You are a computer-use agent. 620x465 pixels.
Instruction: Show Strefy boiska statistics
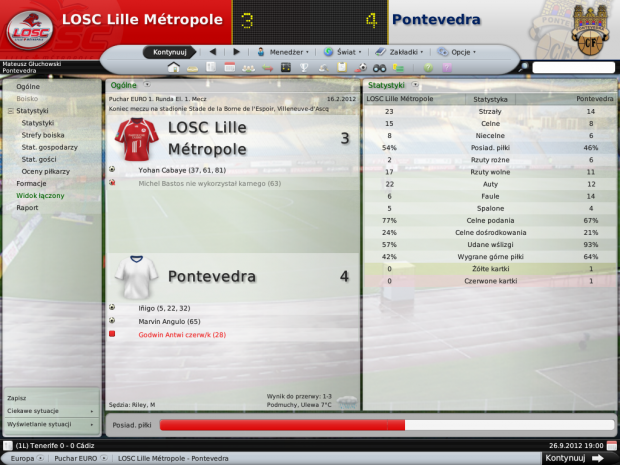(x=43, y=135)
